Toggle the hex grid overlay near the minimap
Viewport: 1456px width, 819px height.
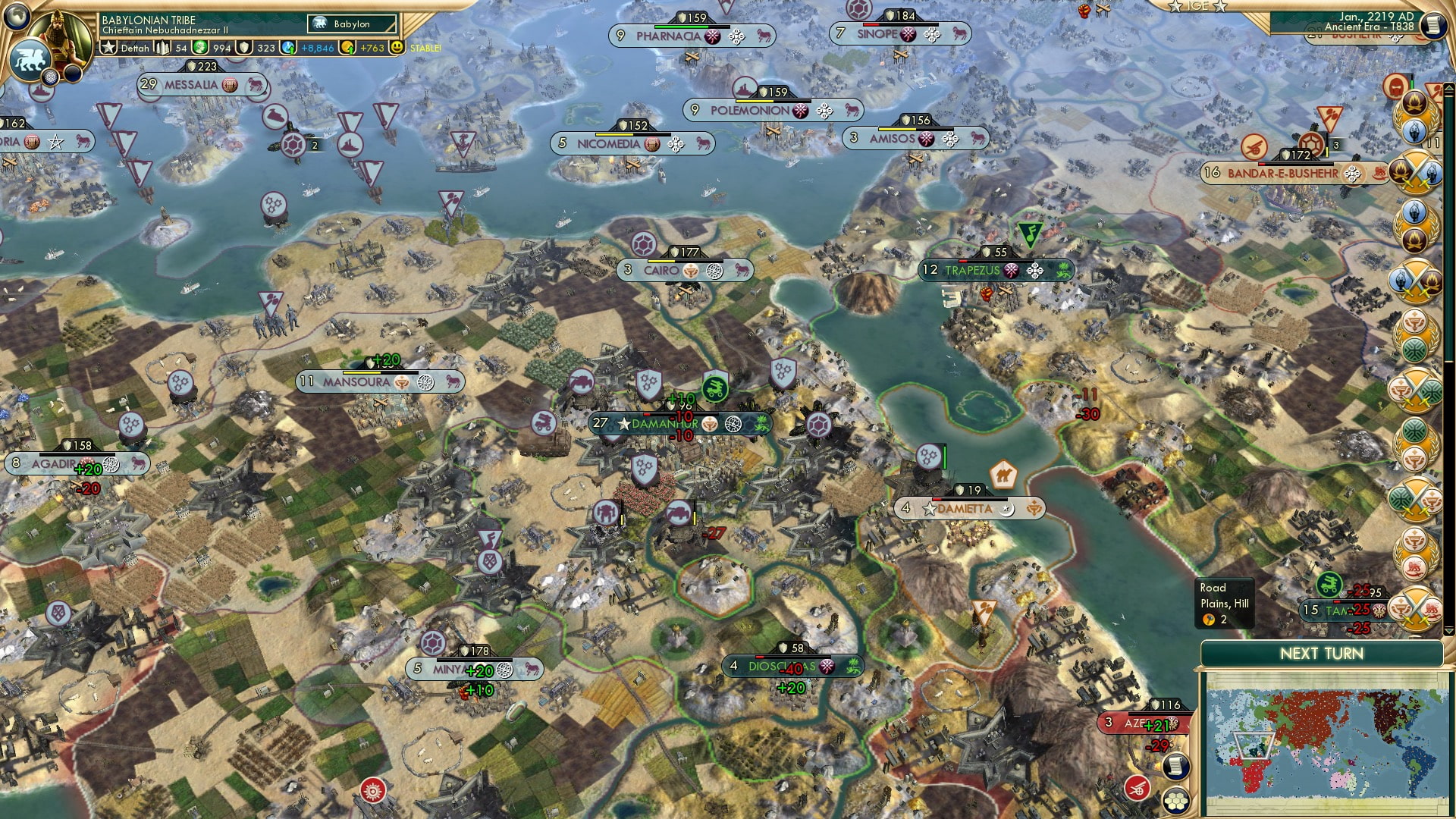pyautogui.click(x=1177, y=801)
